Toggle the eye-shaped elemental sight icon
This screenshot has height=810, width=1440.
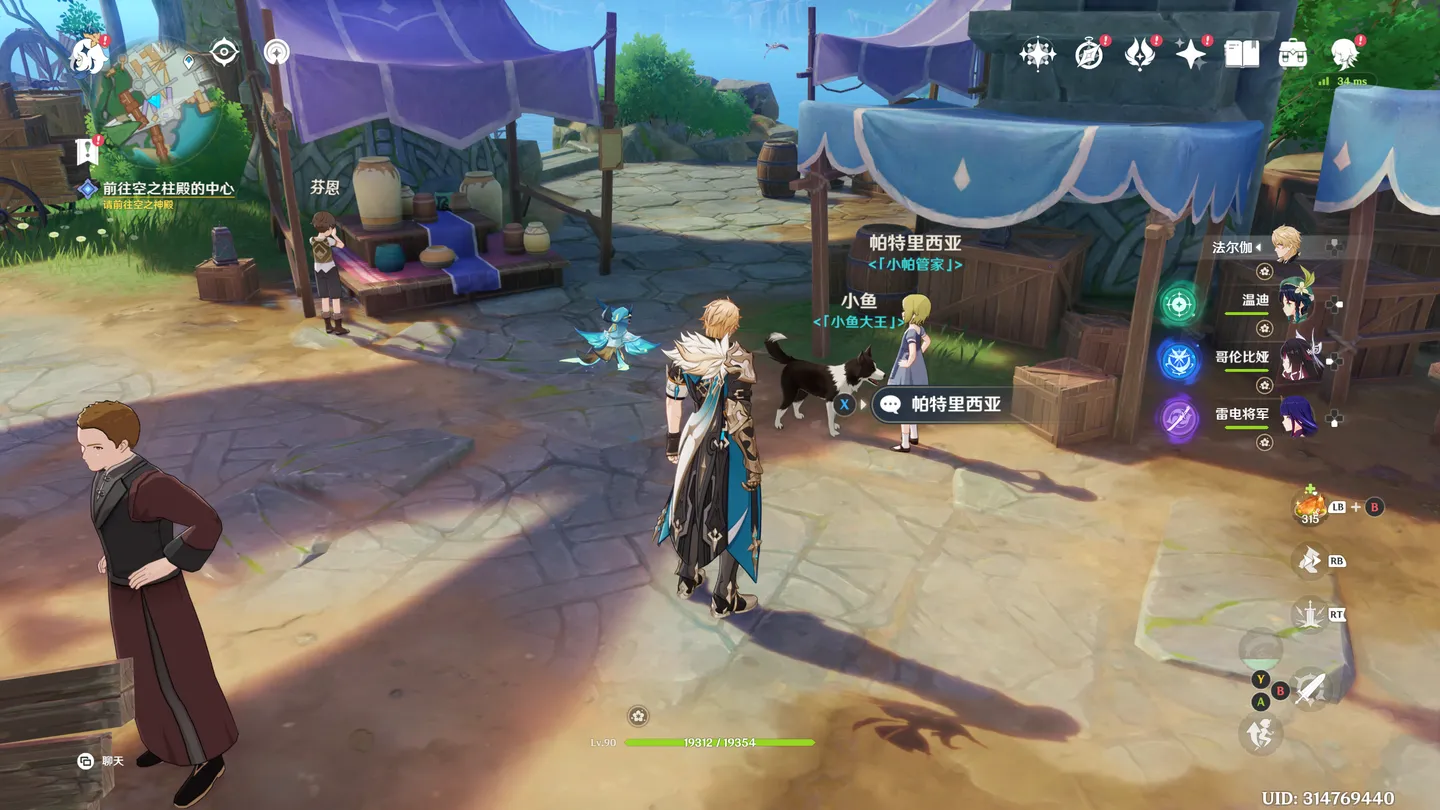point(224,52)
